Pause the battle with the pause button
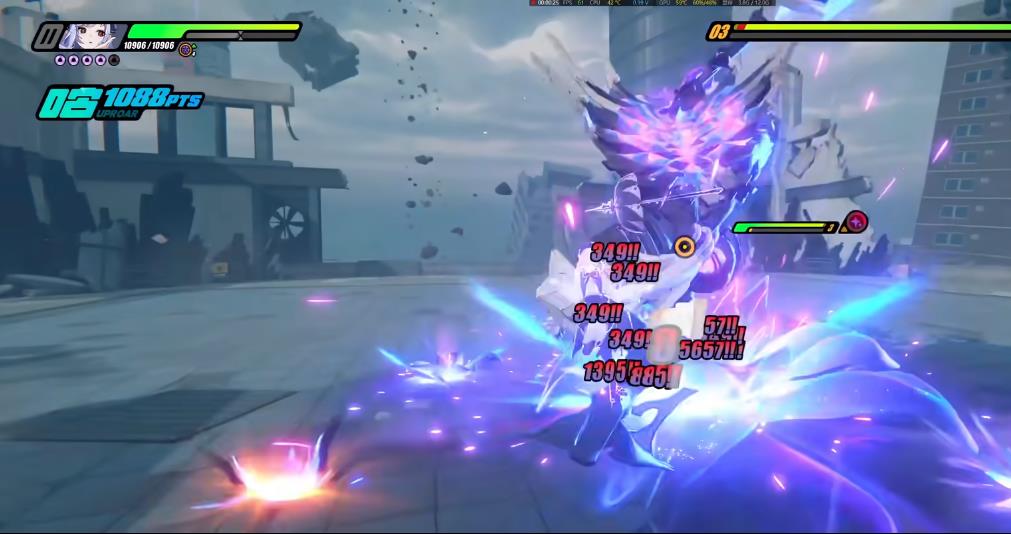1011x534 pixels. click(x=46, y=37)
